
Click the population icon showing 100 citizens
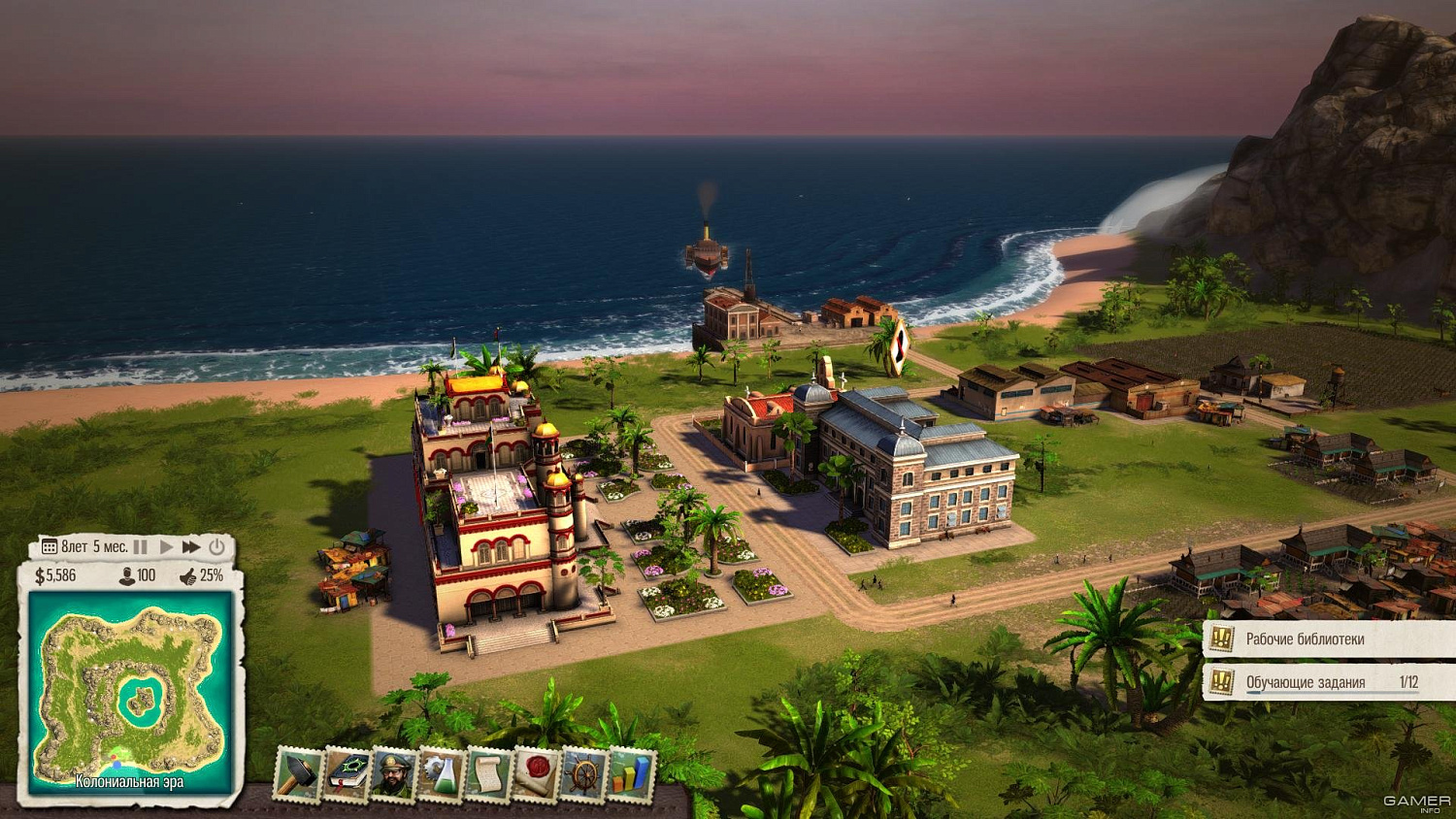tap(127, 575)
